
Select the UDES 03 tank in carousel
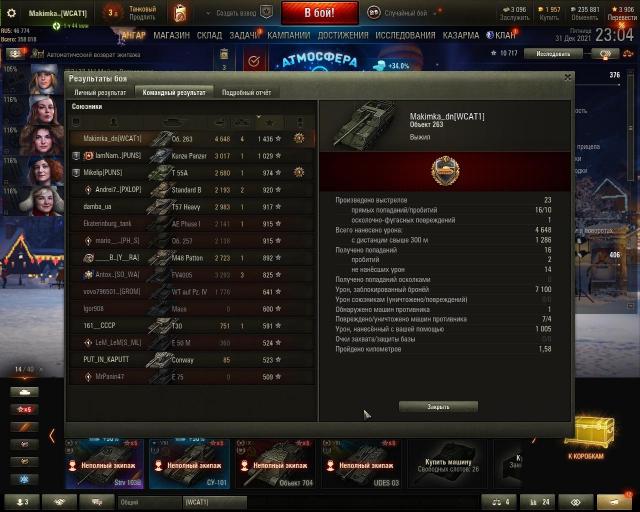pyautogui.click(x=360, y=462)
